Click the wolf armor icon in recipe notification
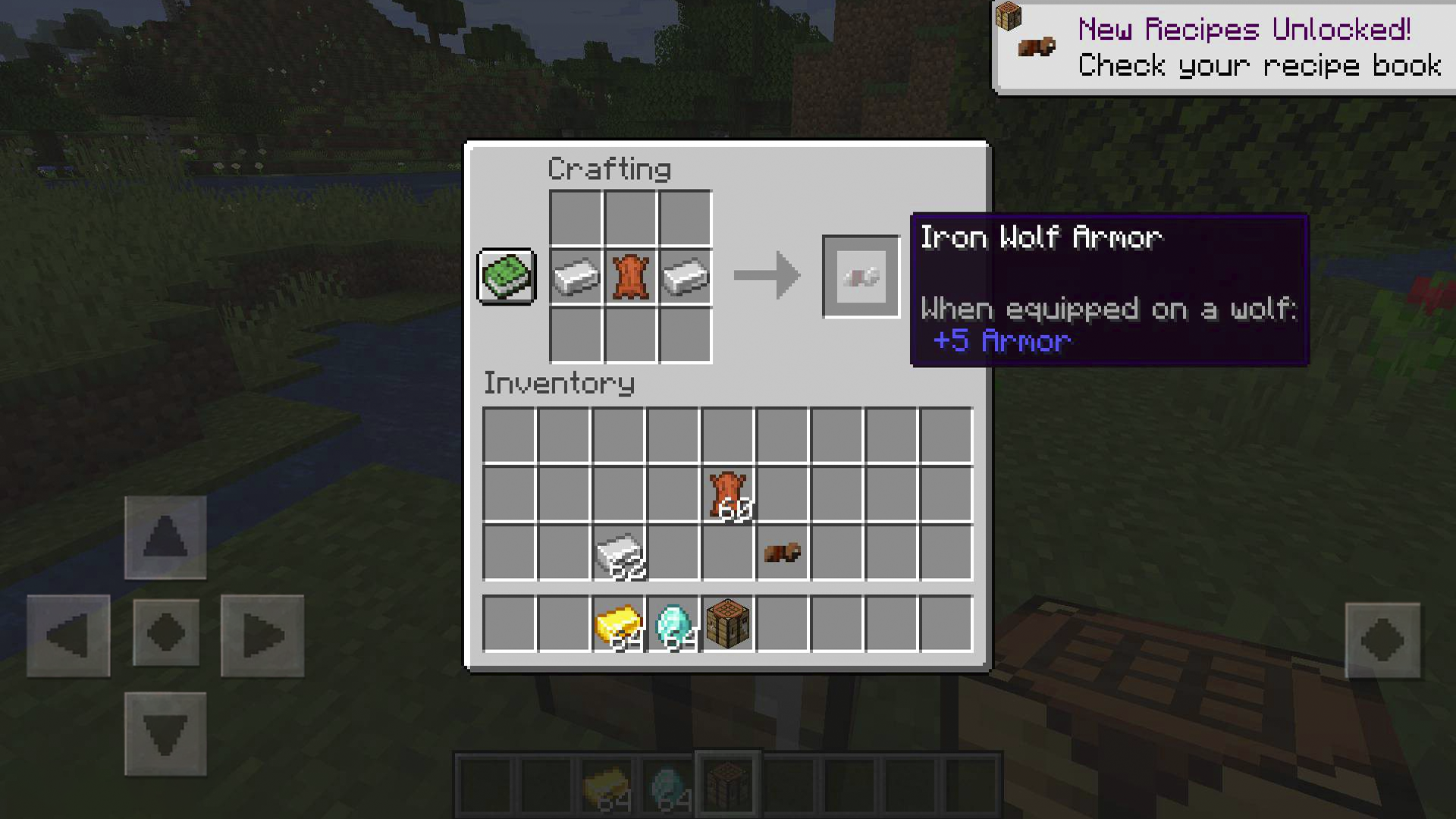The height and width of the screenshot is (819, 1456). pyautogui.click(x=1037, y=45)
